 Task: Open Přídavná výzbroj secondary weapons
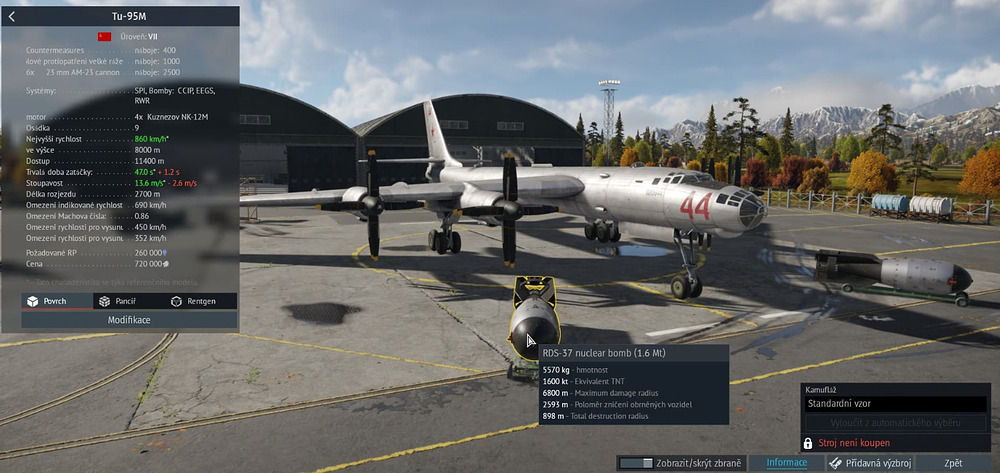point(868,463)
